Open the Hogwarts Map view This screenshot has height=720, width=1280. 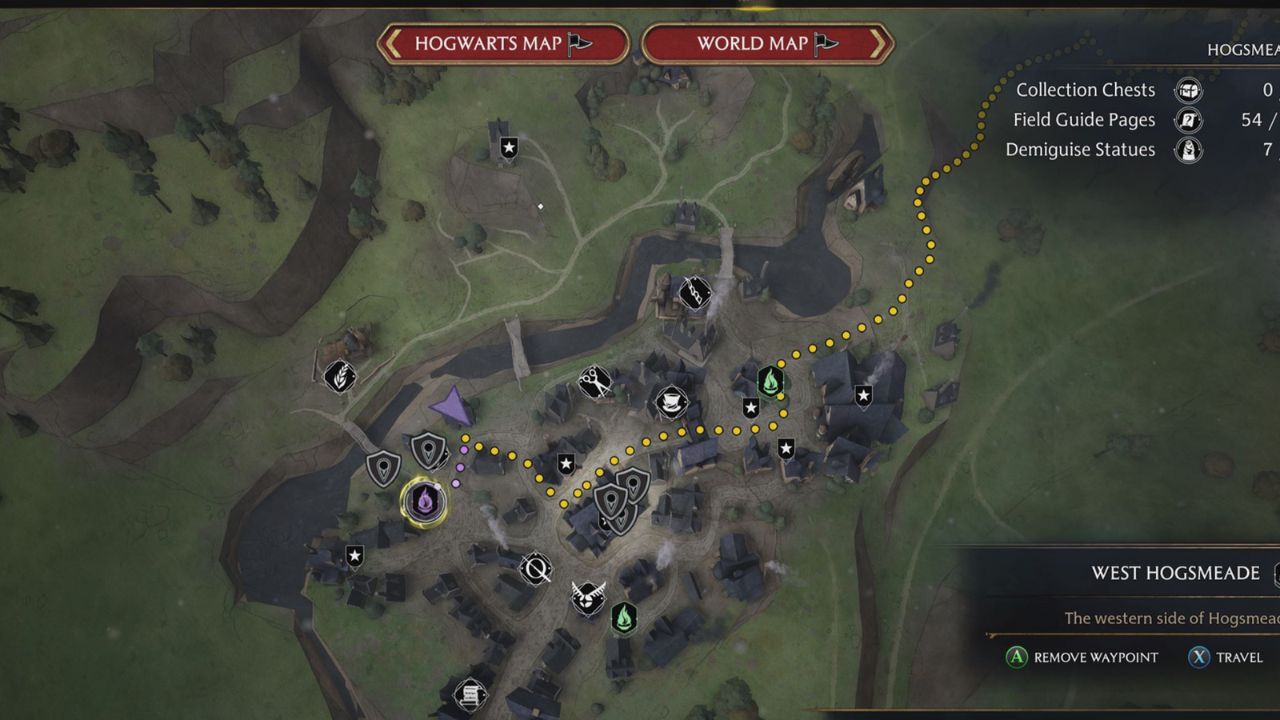click(x=503, y=44)
